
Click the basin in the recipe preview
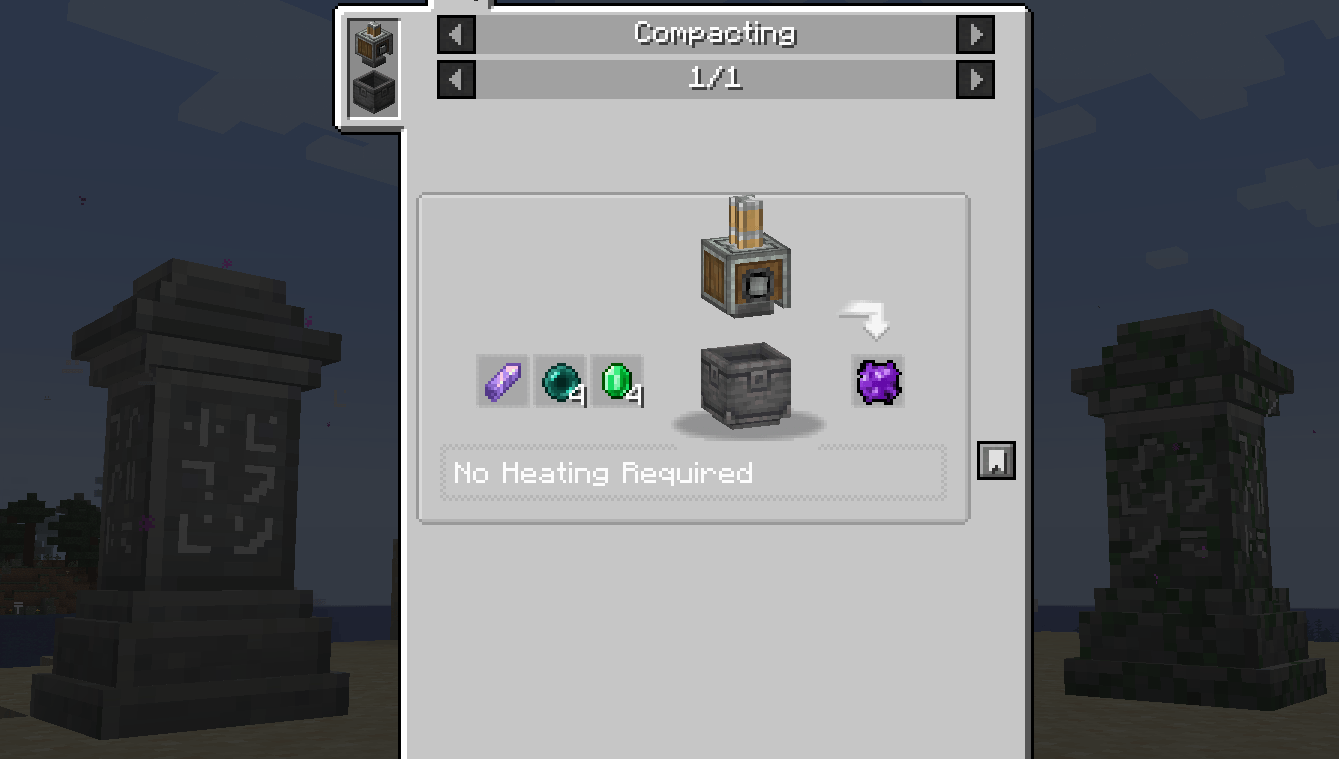click(746, 387)
